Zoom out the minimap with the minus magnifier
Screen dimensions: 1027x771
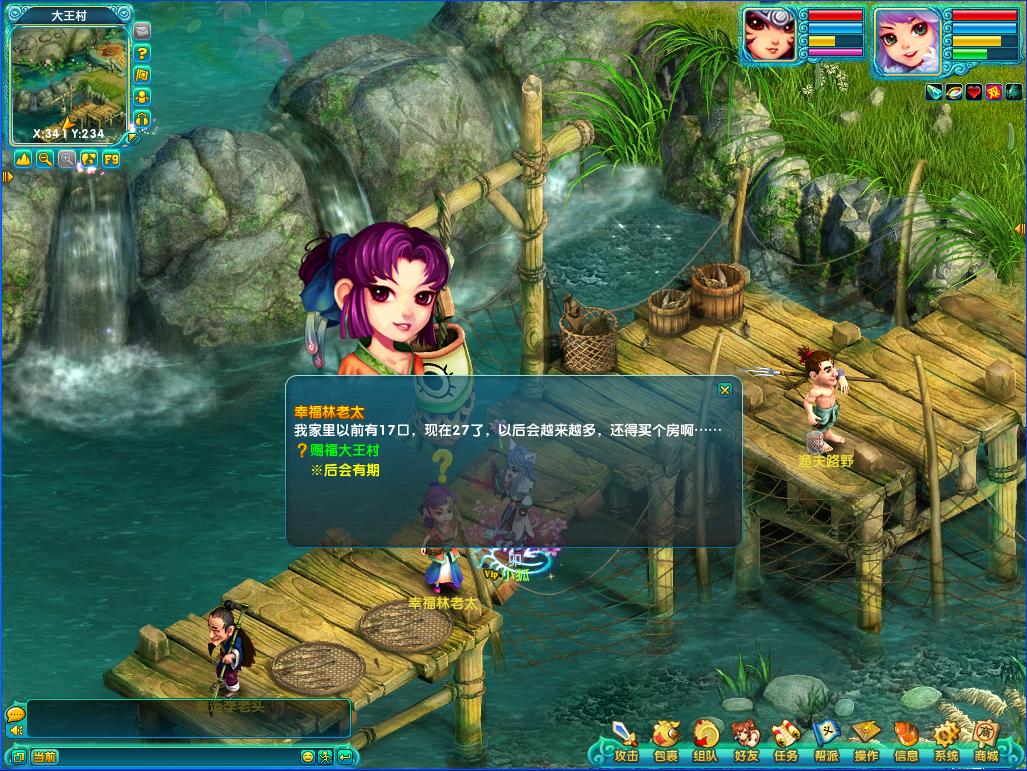(45, 159)
